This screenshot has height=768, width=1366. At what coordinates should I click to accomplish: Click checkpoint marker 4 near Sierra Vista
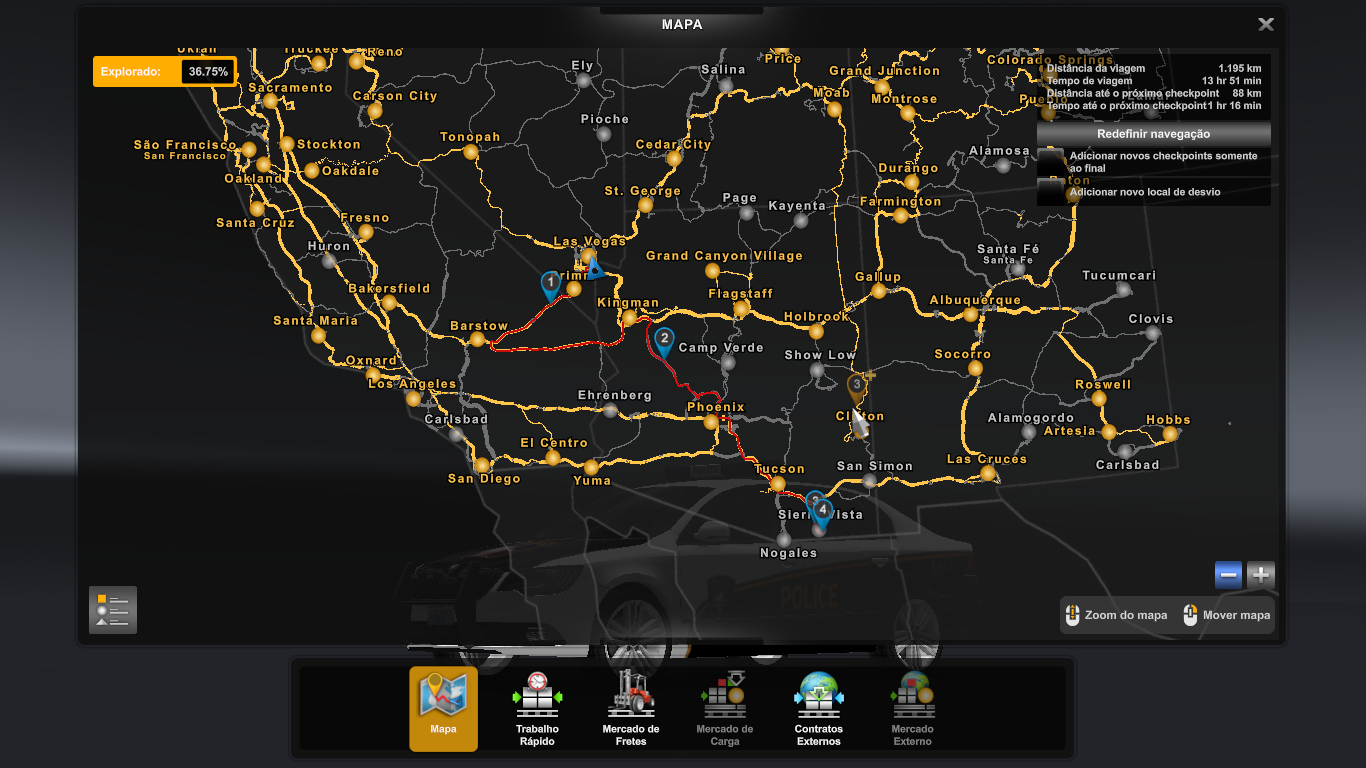[x=821, y=510]
